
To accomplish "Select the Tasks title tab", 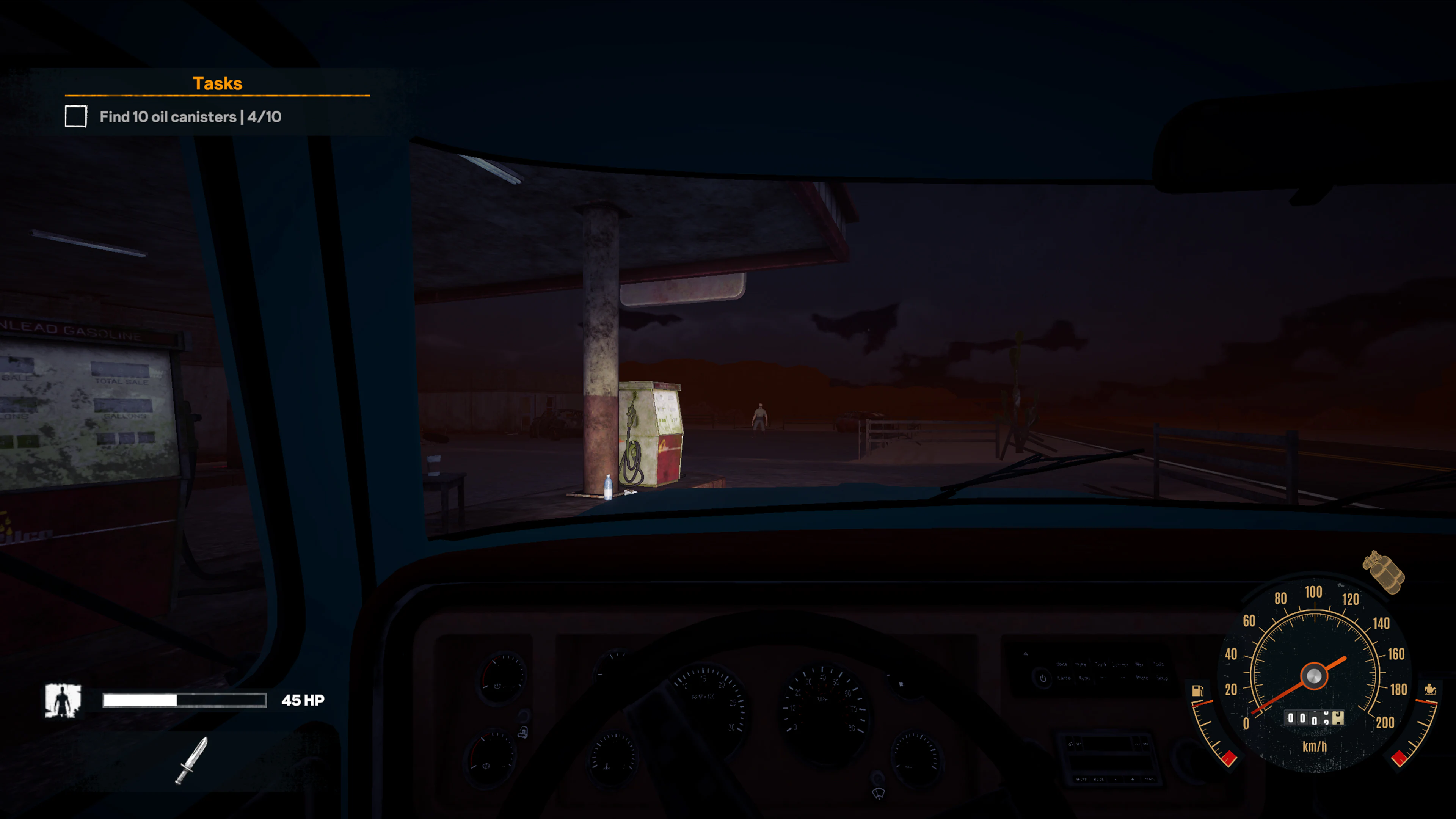I will click(218, 83).
